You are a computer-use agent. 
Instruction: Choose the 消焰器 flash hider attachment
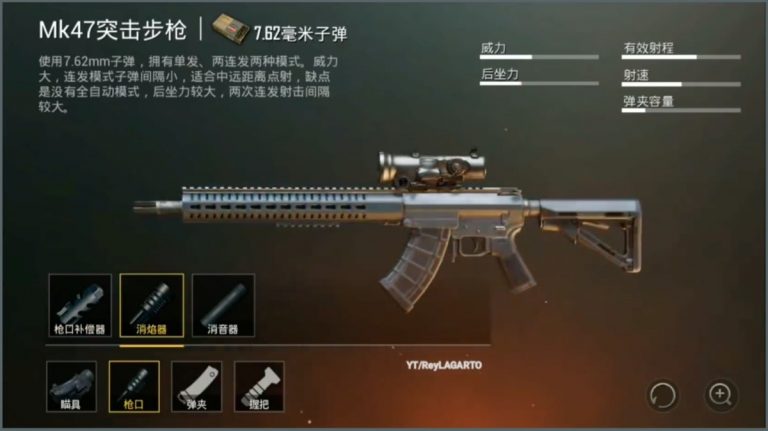pyautogui.click(x=151, y=305)
